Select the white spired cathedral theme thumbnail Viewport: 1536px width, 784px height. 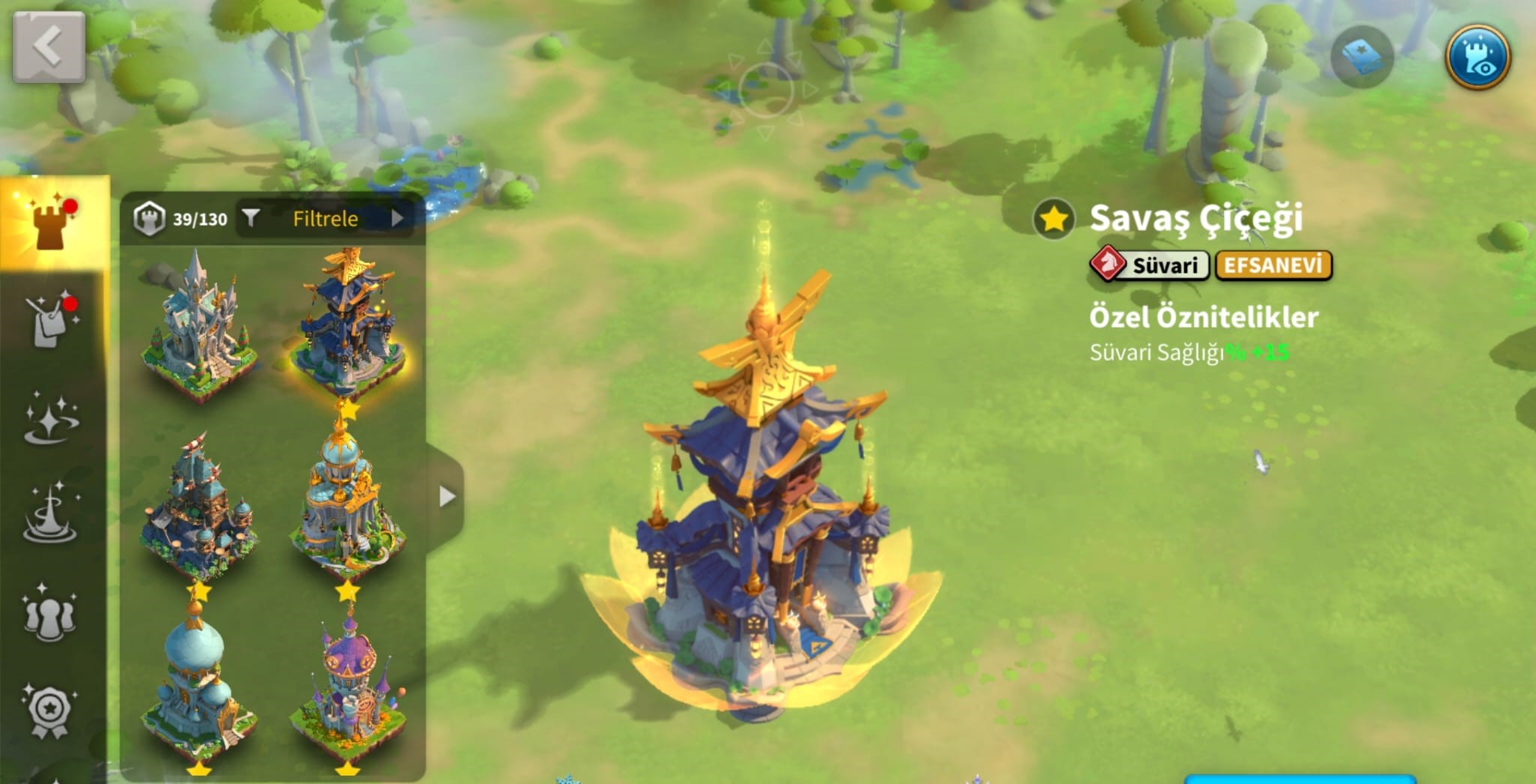pos(199,326)
